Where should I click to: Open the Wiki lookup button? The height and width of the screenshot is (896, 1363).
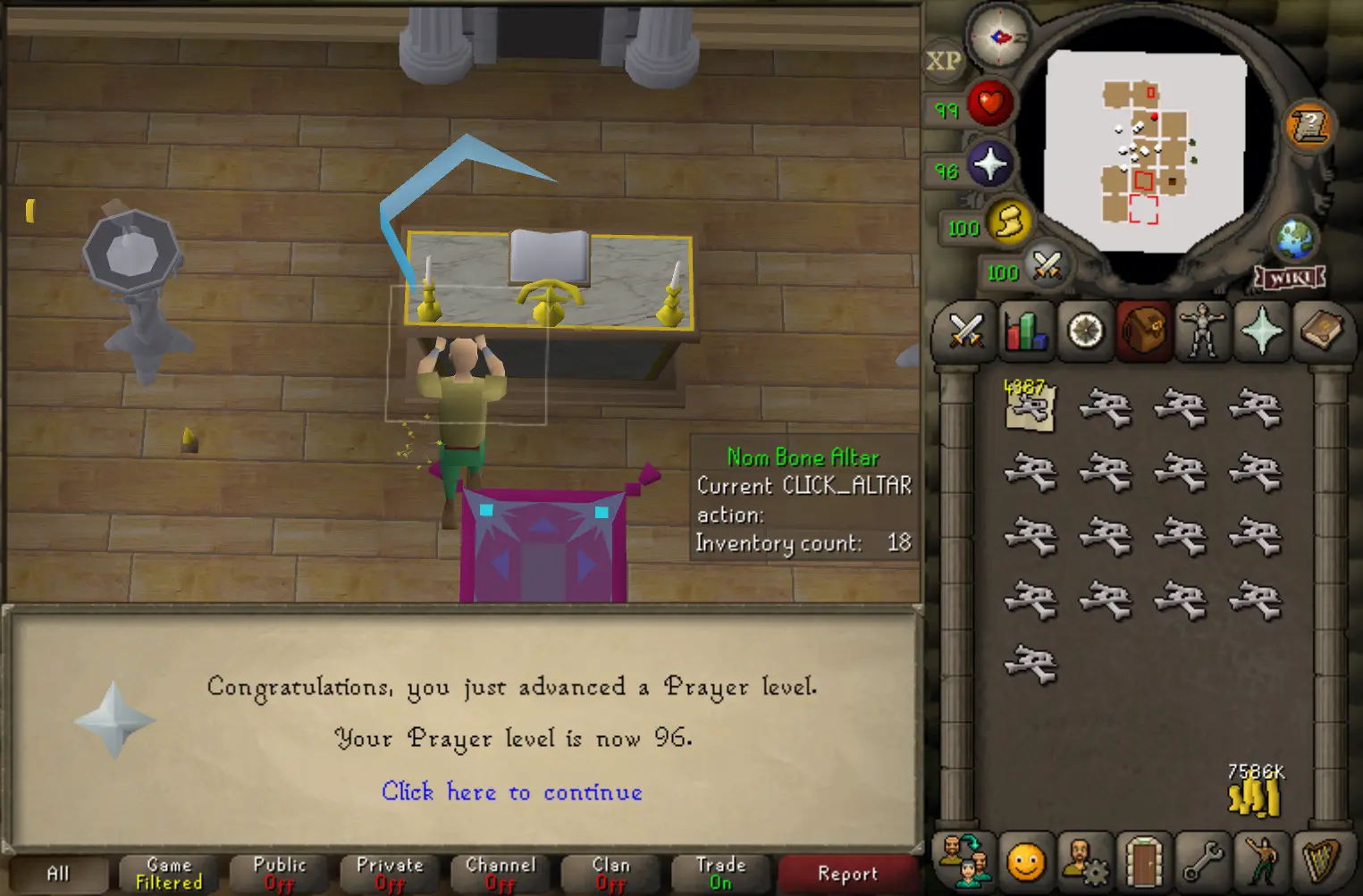click(1290, 279)
